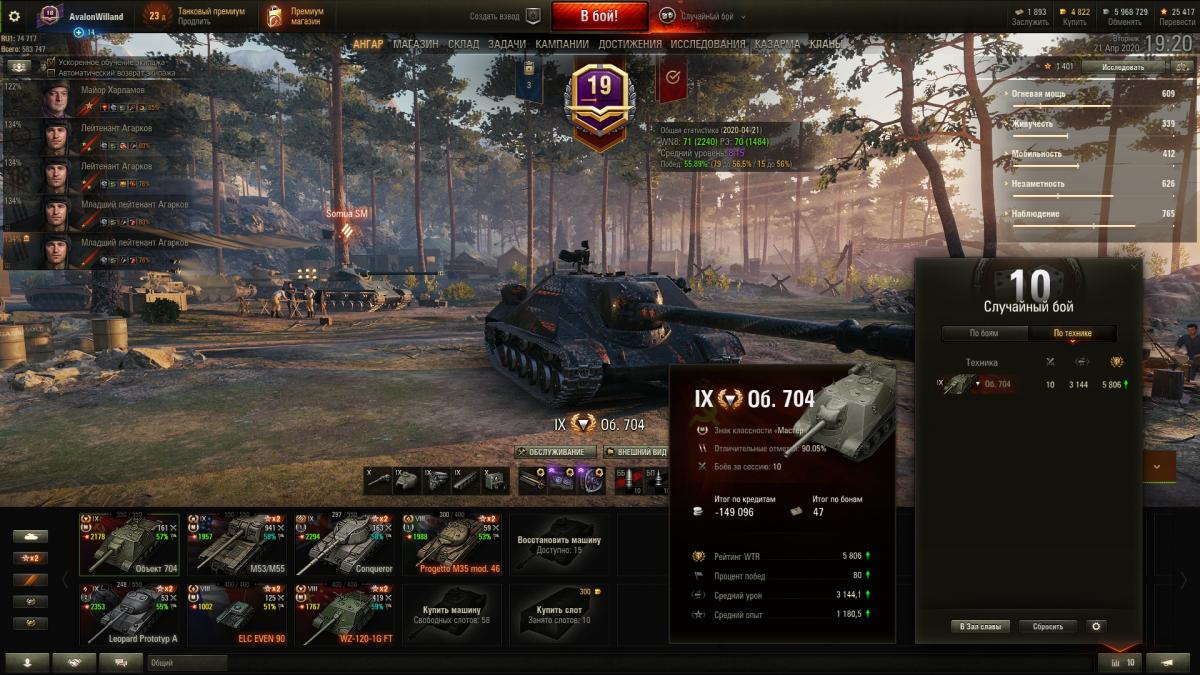Open the ОБСЛУЖИВАНИЕ service button
The width and height of the screenshot is (1200, 675).
click(555, 452)
